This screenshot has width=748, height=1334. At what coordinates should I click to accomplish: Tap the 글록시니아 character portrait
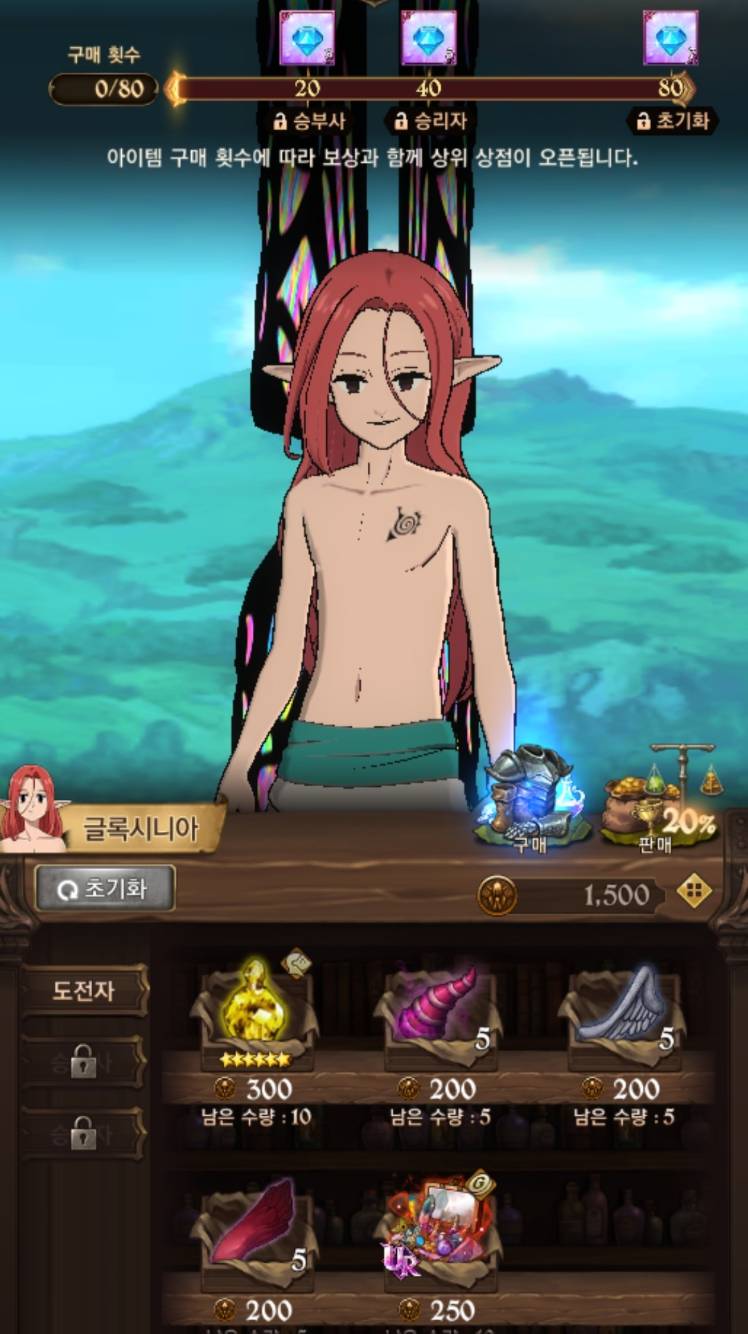tap(33, 808)
